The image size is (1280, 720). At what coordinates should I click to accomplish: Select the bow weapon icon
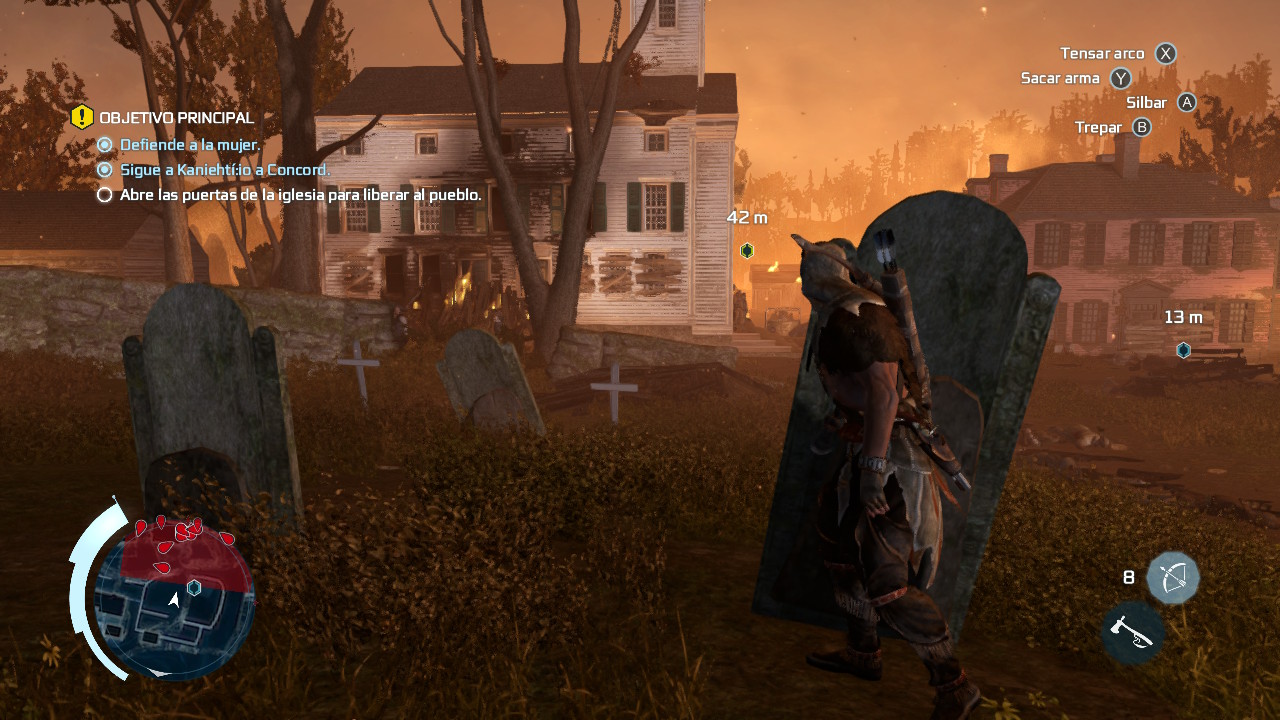[1172, 577]
